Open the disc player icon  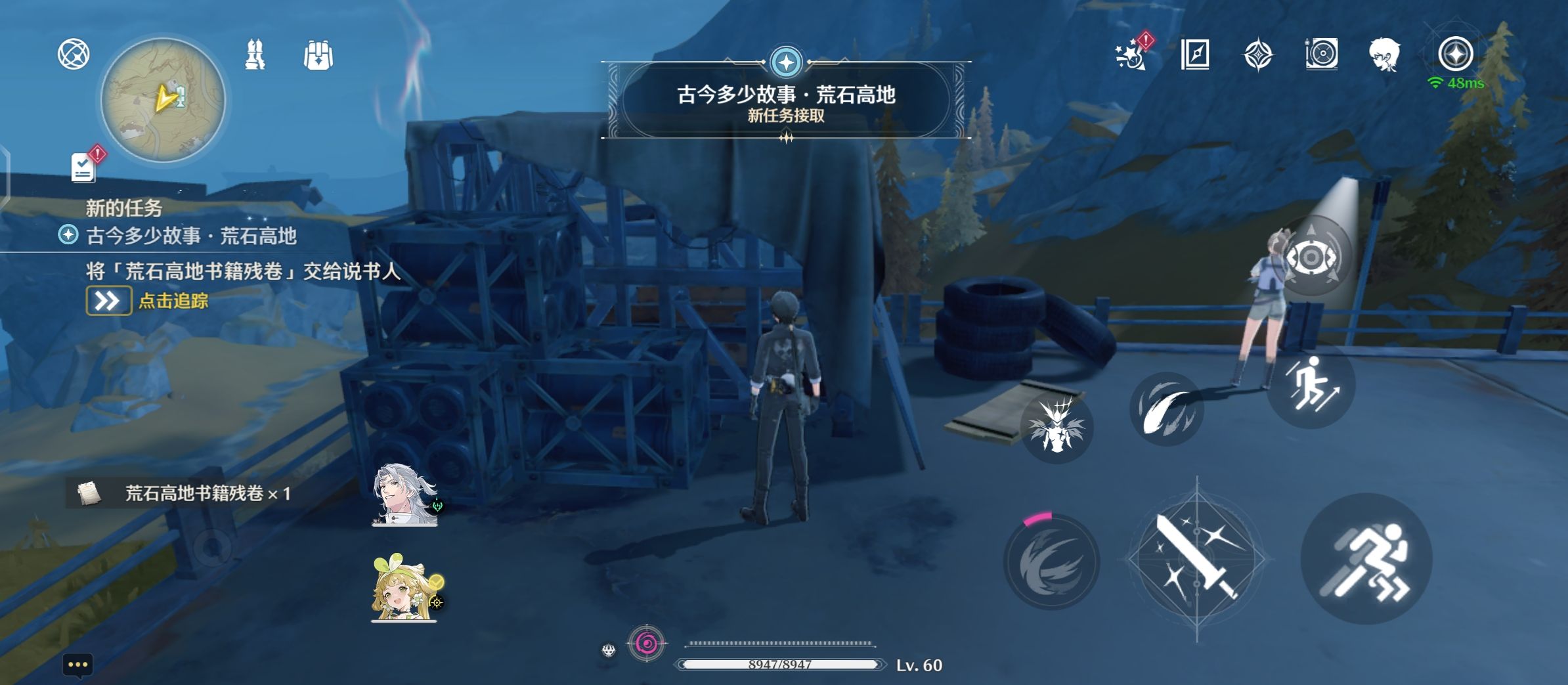pyautogui.click(x=1321, y=55)
